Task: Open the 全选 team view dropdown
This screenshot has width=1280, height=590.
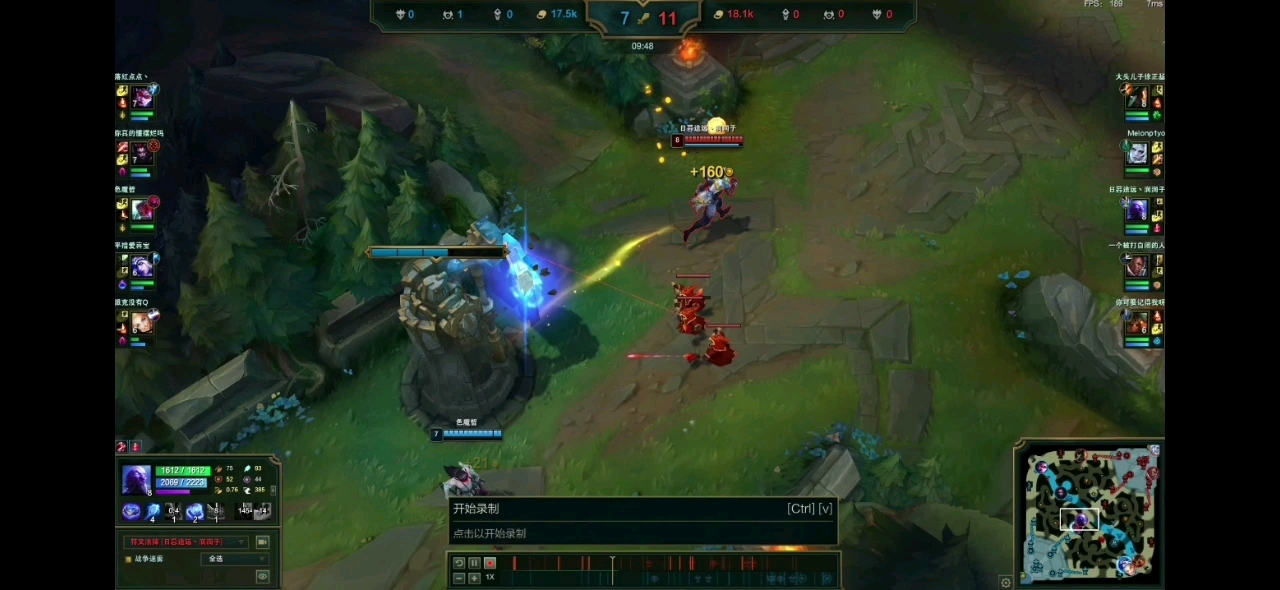Action: click(x=235, y=559)
